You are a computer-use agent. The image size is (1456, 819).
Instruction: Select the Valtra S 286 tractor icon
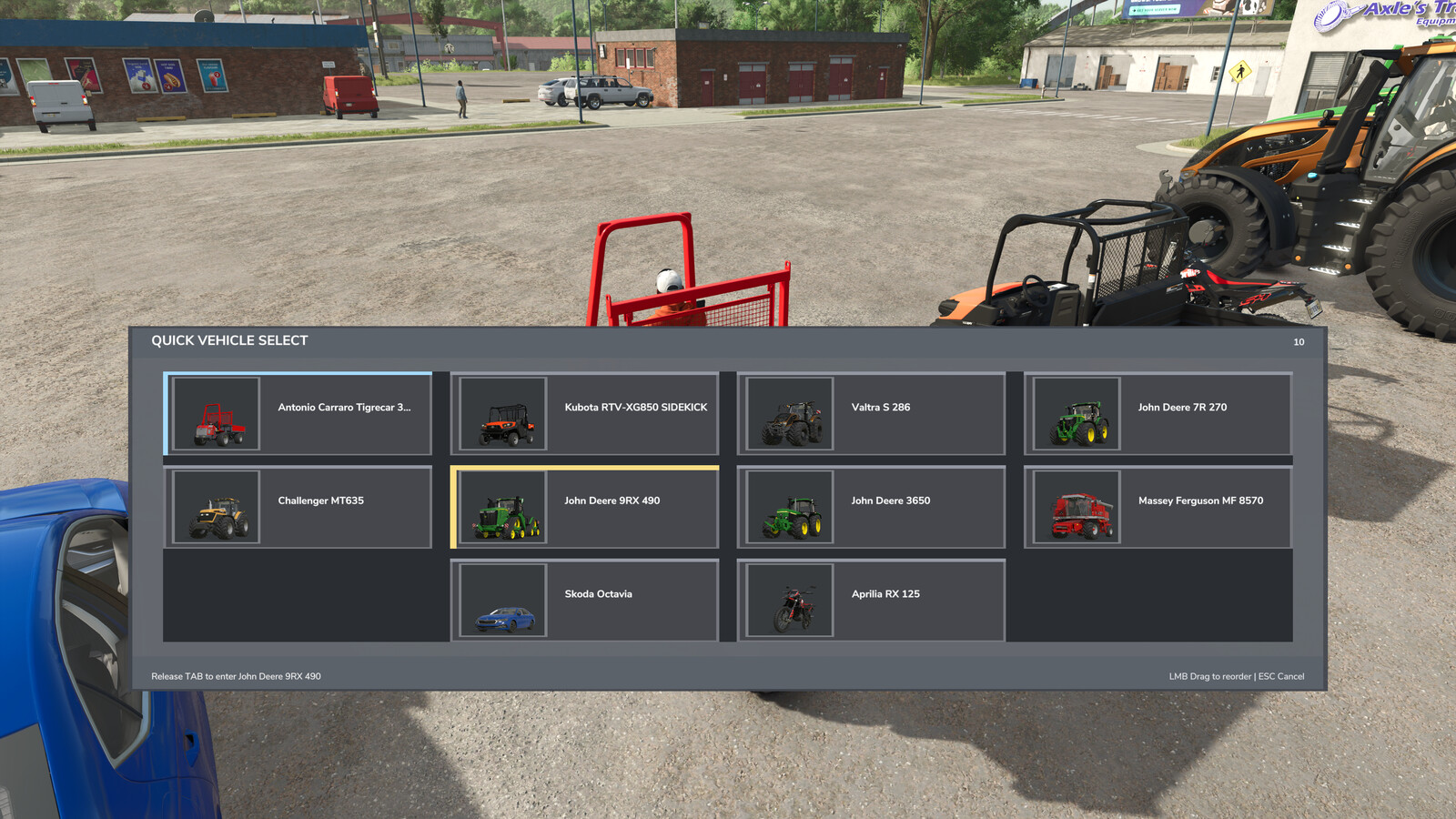point(789,414)
